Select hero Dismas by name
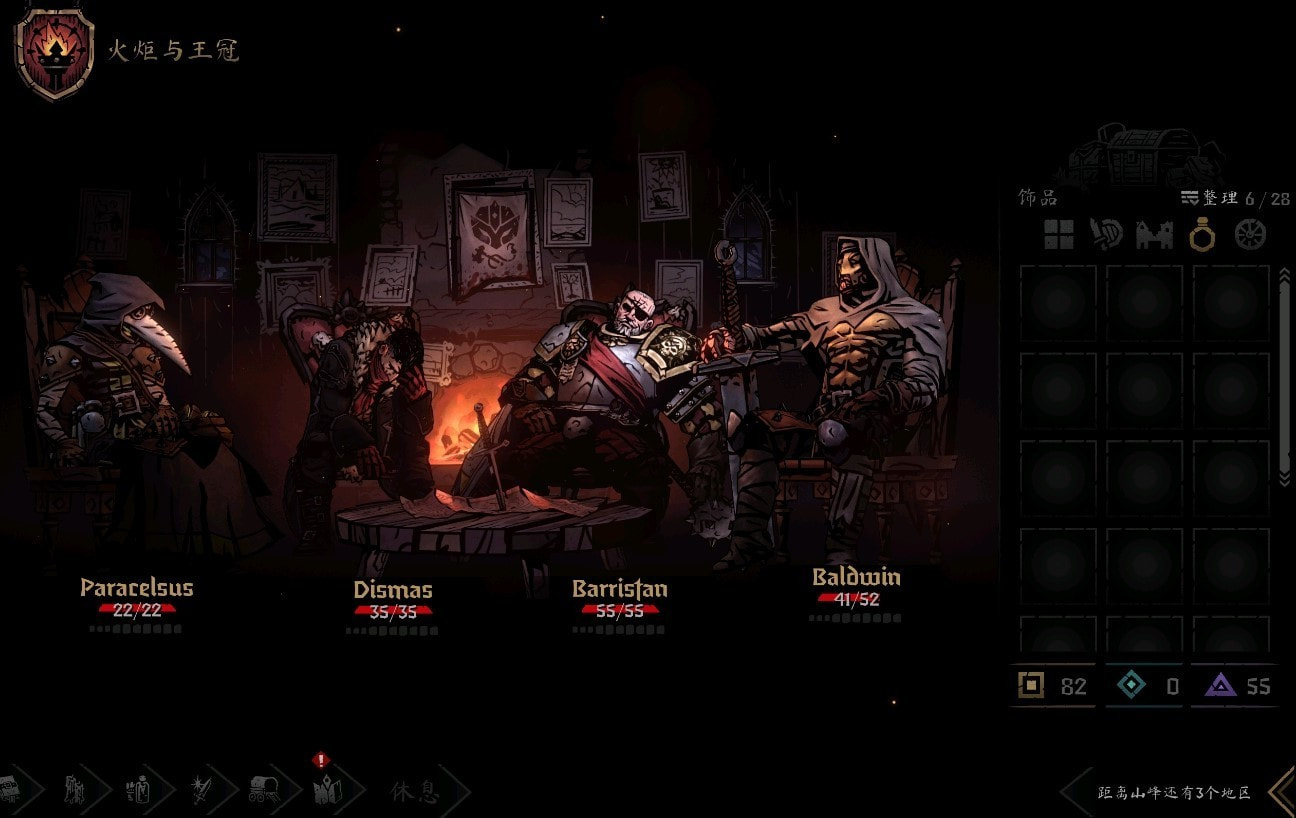The image size is (1296, 818). [x=393, y=589]
